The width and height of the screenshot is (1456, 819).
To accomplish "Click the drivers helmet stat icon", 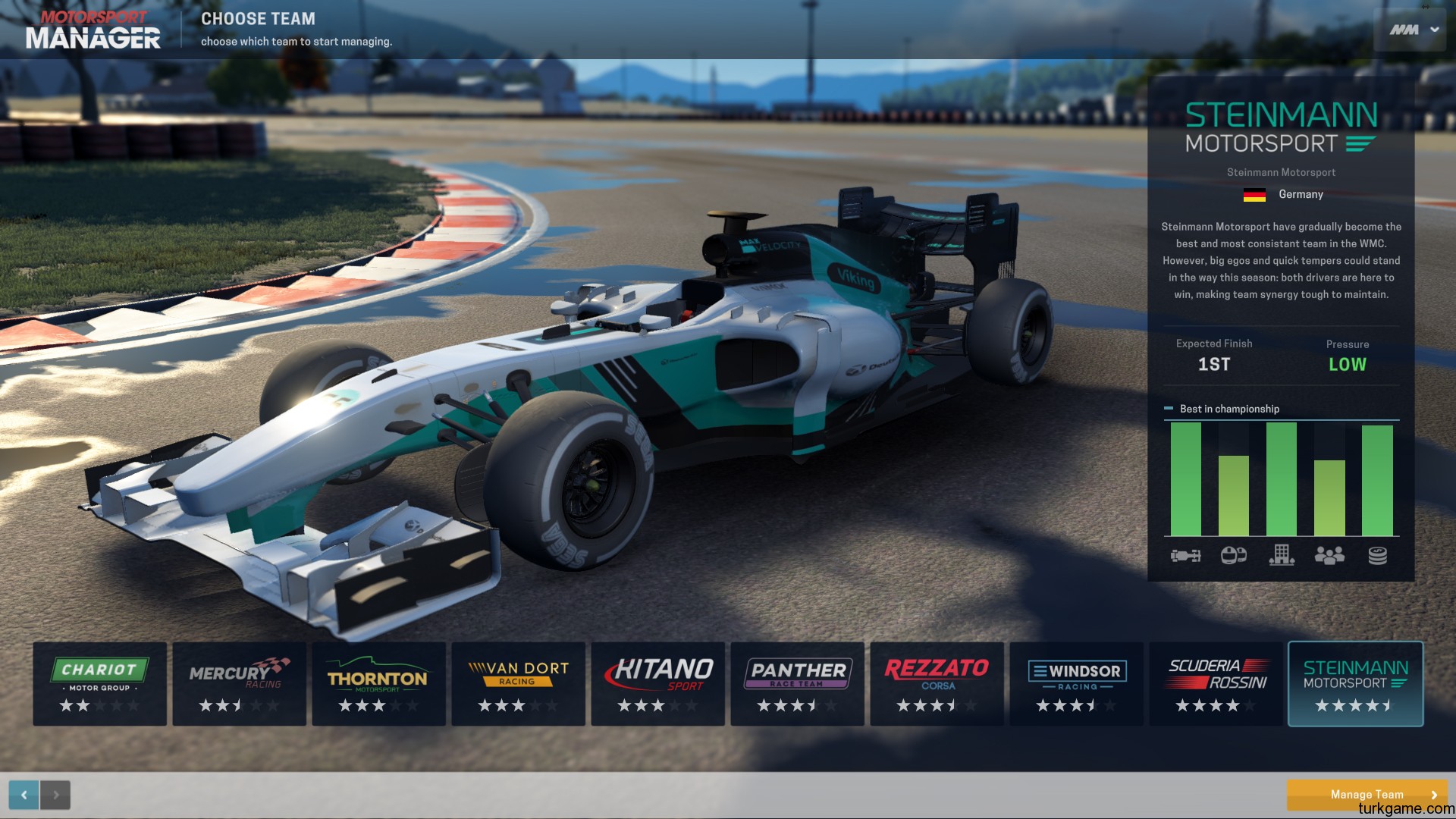I will tap(1234, 556).
